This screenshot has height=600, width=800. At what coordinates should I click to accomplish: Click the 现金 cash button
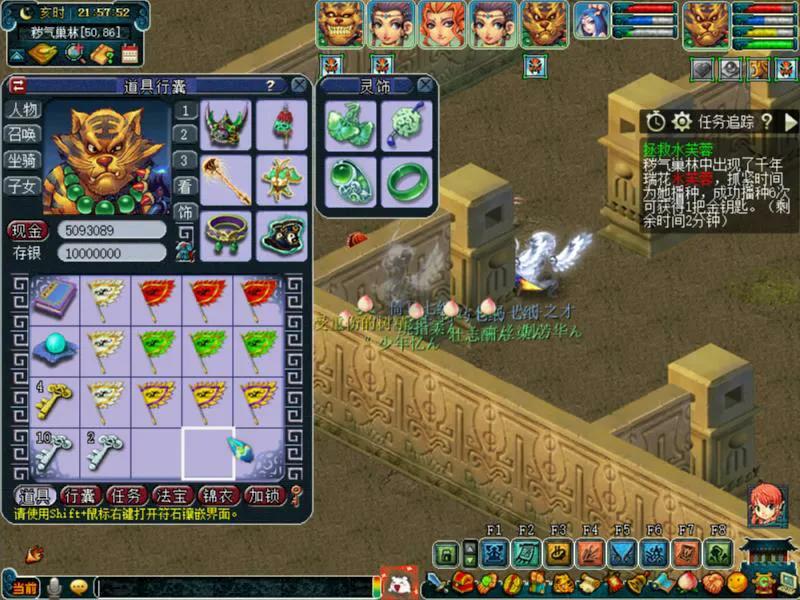pyautogui.click(x=28, y=231)
